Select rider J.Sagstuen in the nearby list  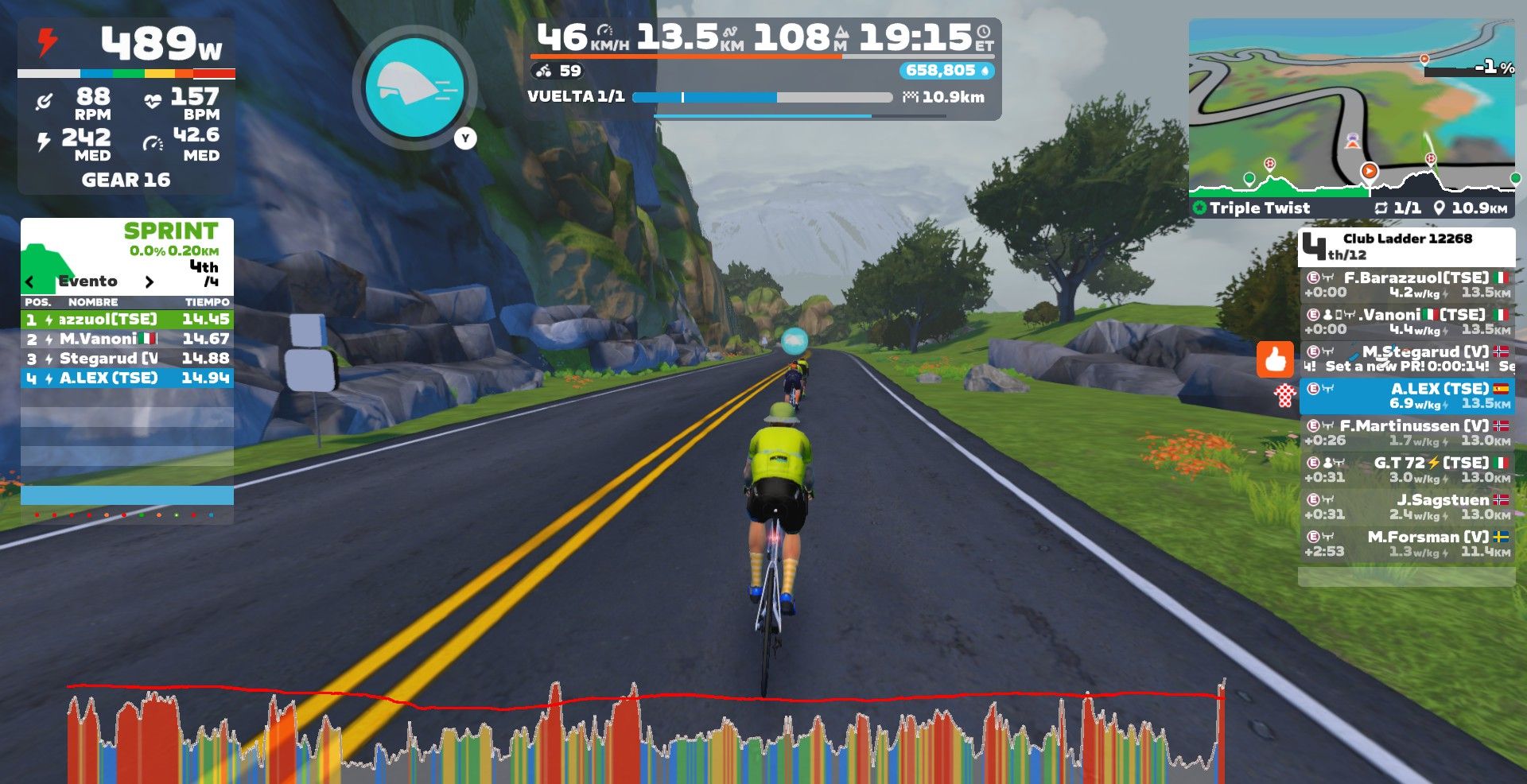pyautogui.click(x=1406, y=506)
